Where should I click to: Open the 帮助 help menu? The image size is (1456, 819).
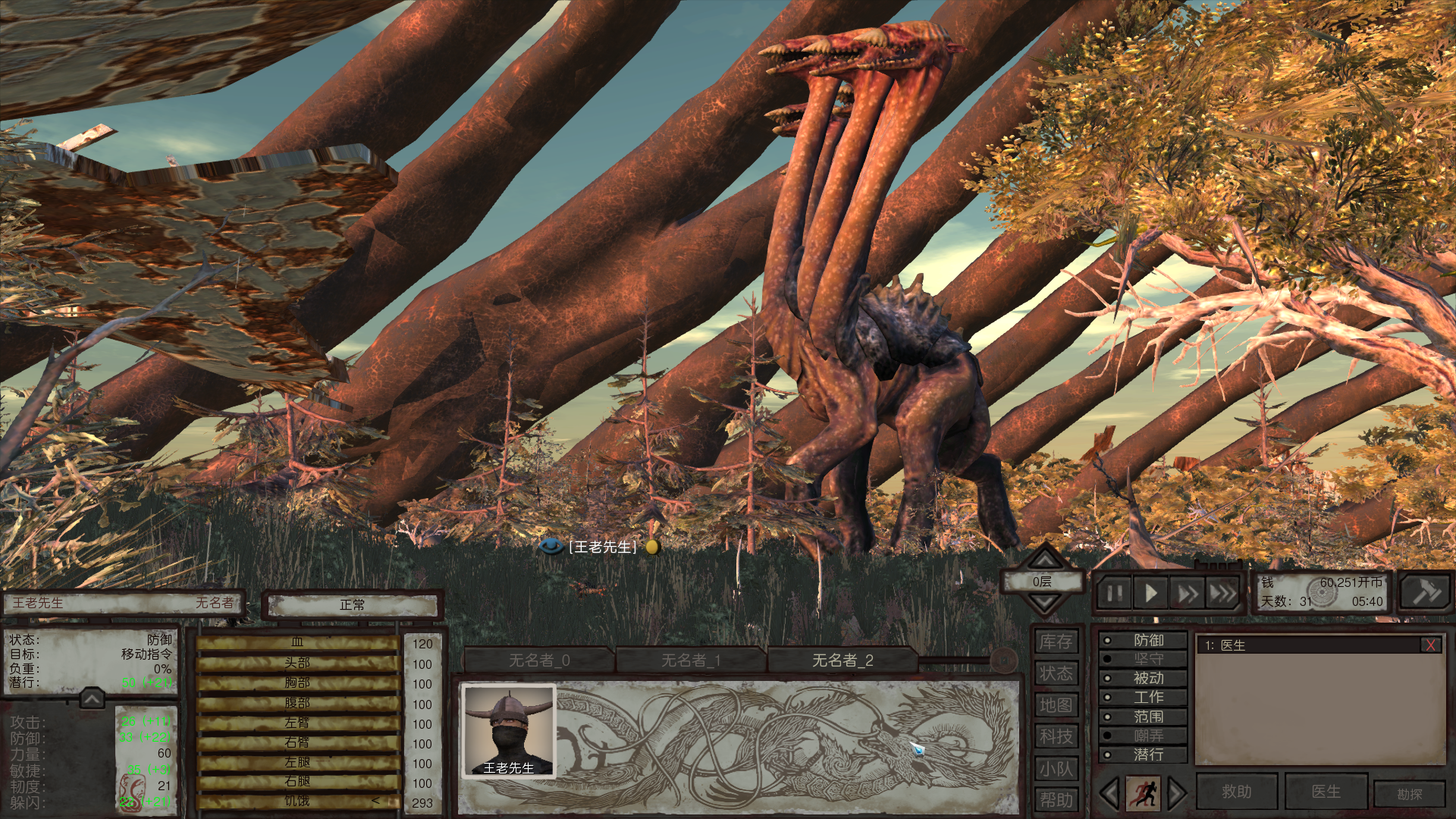pos(1056,800)
